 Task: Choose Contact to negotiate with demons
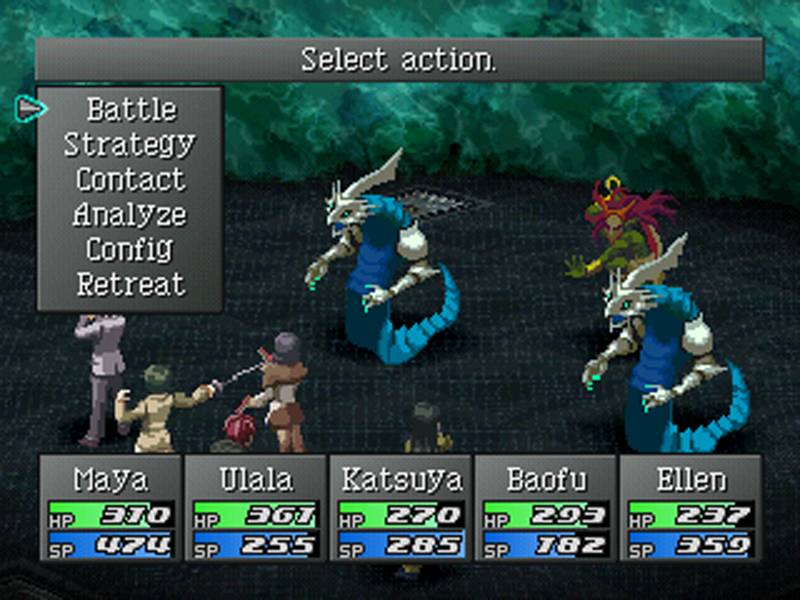[x=130, y=179]
